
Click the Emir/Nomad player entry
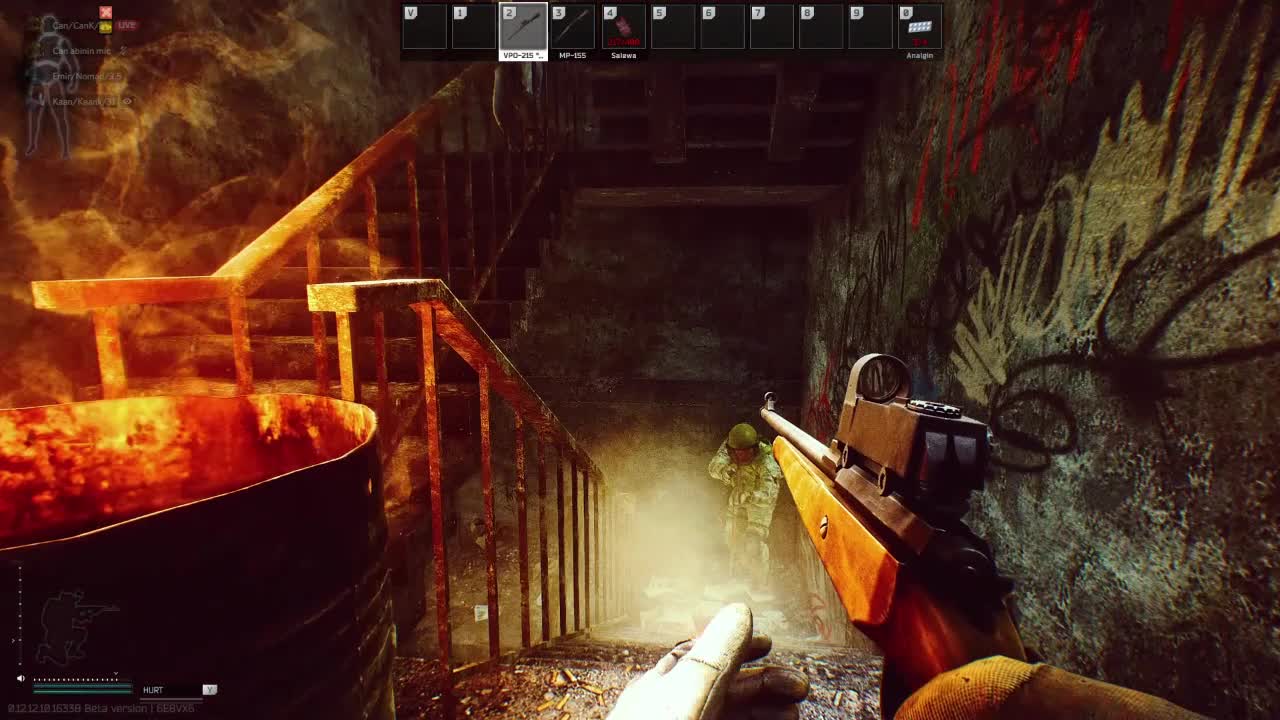[86, 76]
